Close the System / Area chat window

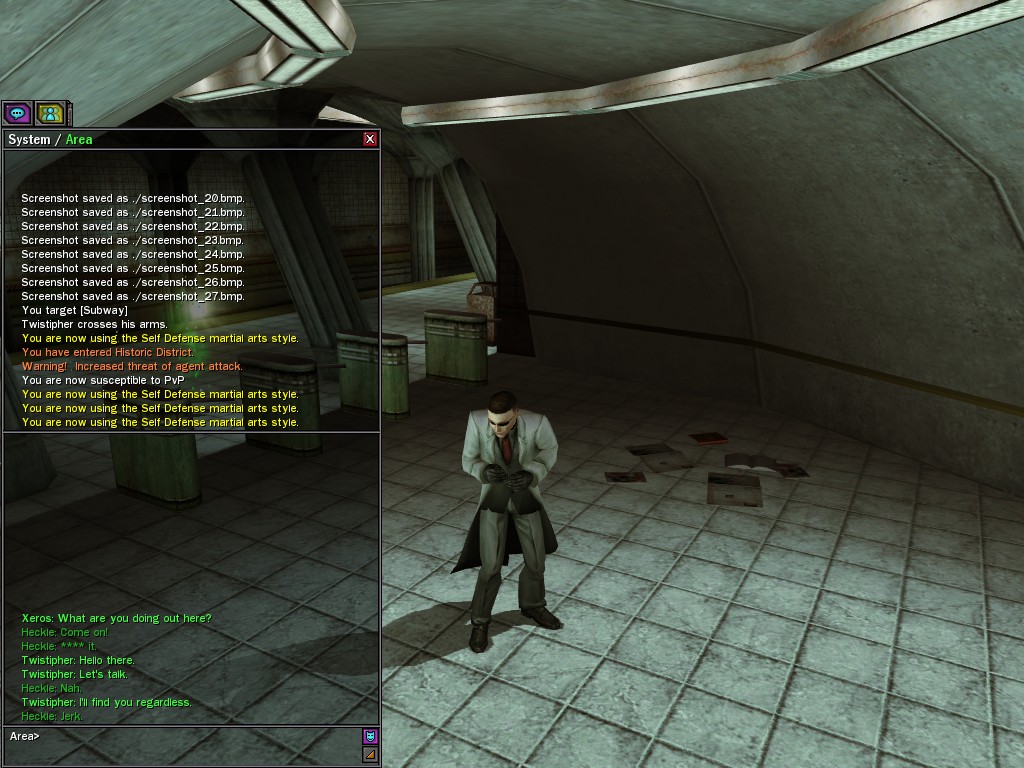[370, 139]
